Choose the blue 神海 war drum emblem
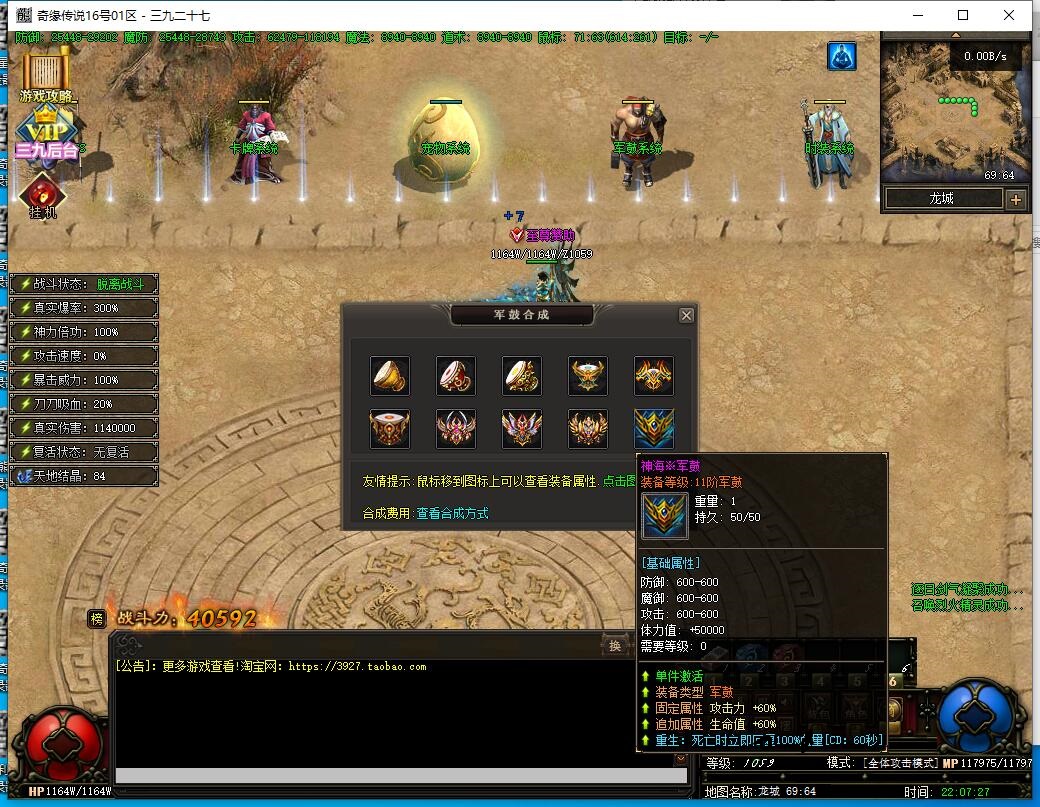This screenshot has width=1040, height=807. point(654,429)
